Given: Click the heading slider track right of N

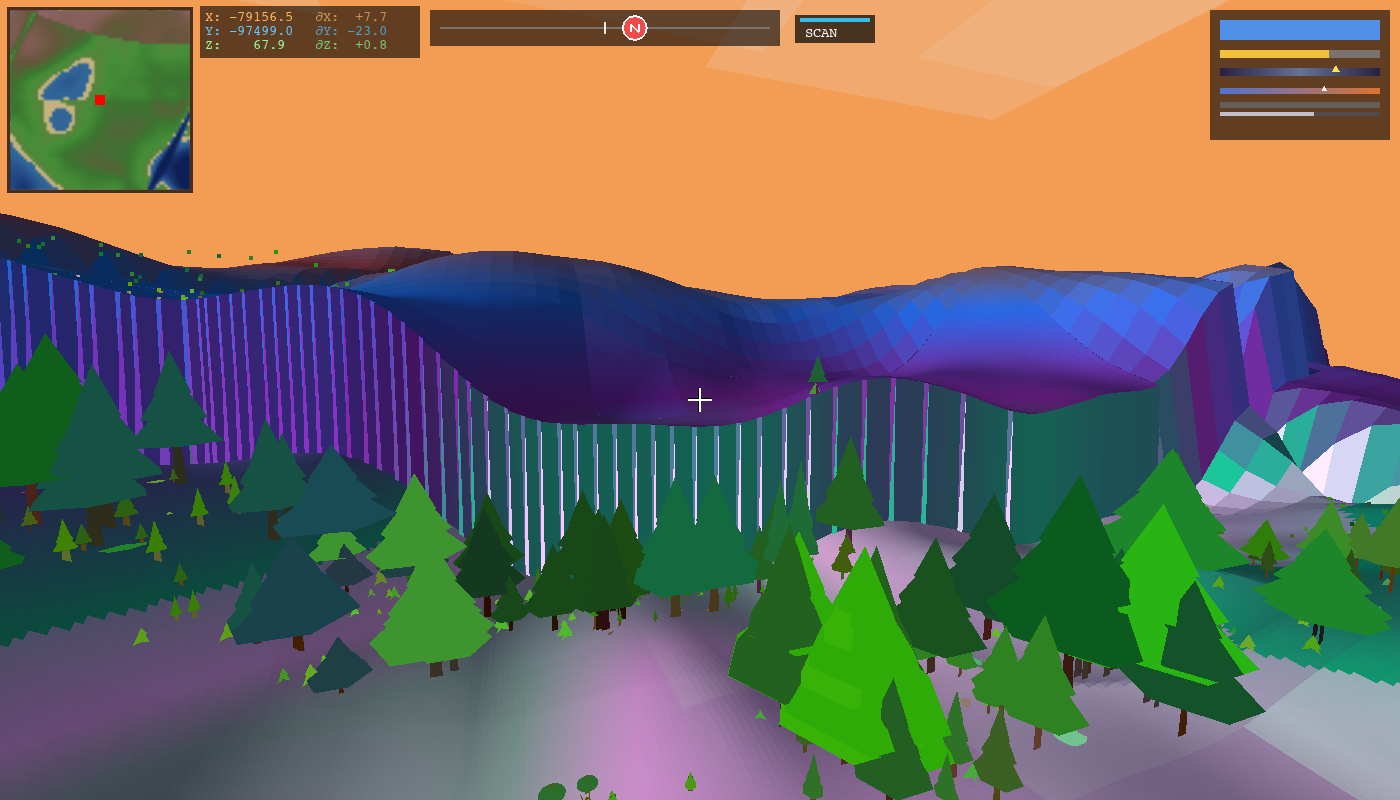Looking at the screenshot, I should pyautogui.click(x=710, y=28).
